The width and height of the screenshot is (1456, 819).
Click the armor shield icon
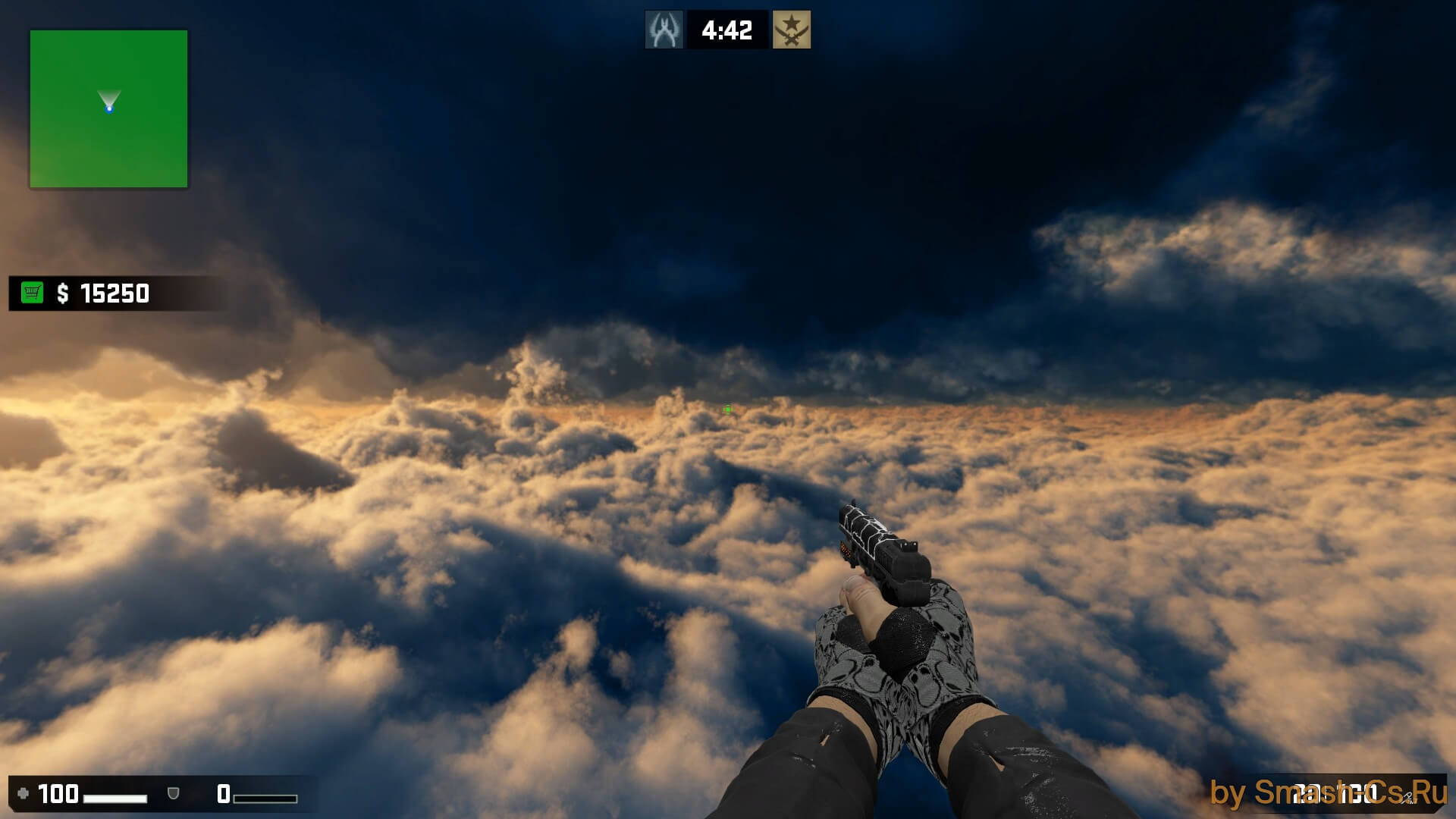(173, 794)
